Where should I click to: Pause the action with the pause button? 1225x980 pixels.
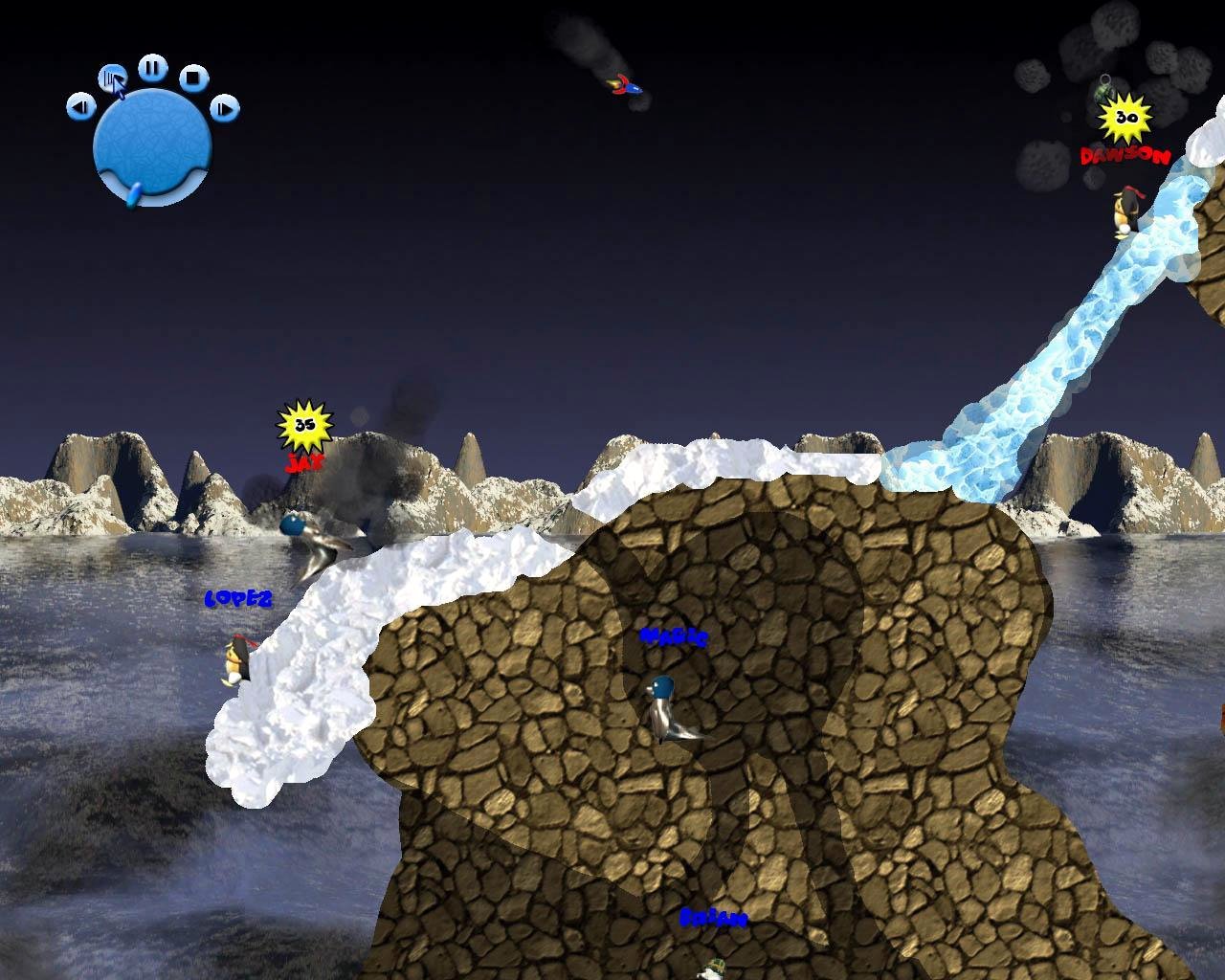(150, 67)
